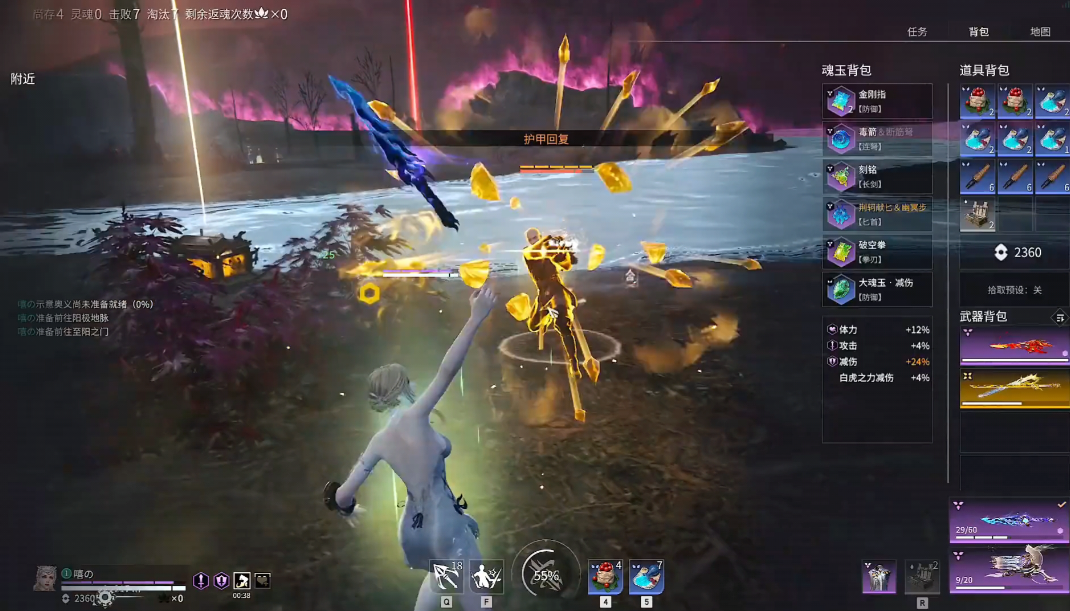Select the 金刚指 soul jade

coord(877,101)
